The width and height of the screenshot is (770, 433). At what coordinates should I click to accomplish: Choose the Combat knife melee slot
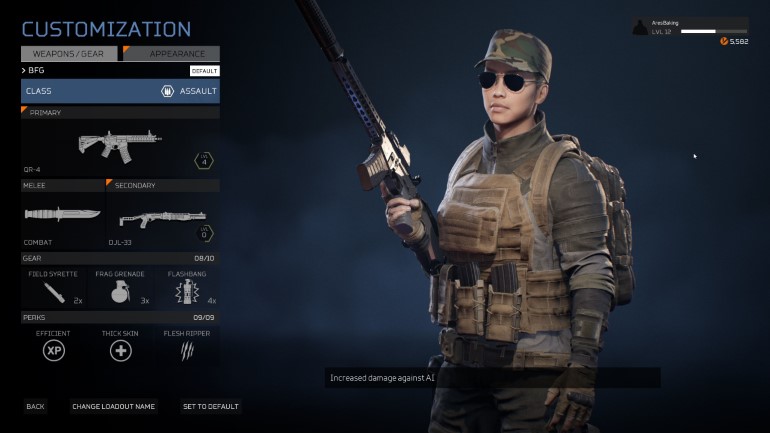62,215
